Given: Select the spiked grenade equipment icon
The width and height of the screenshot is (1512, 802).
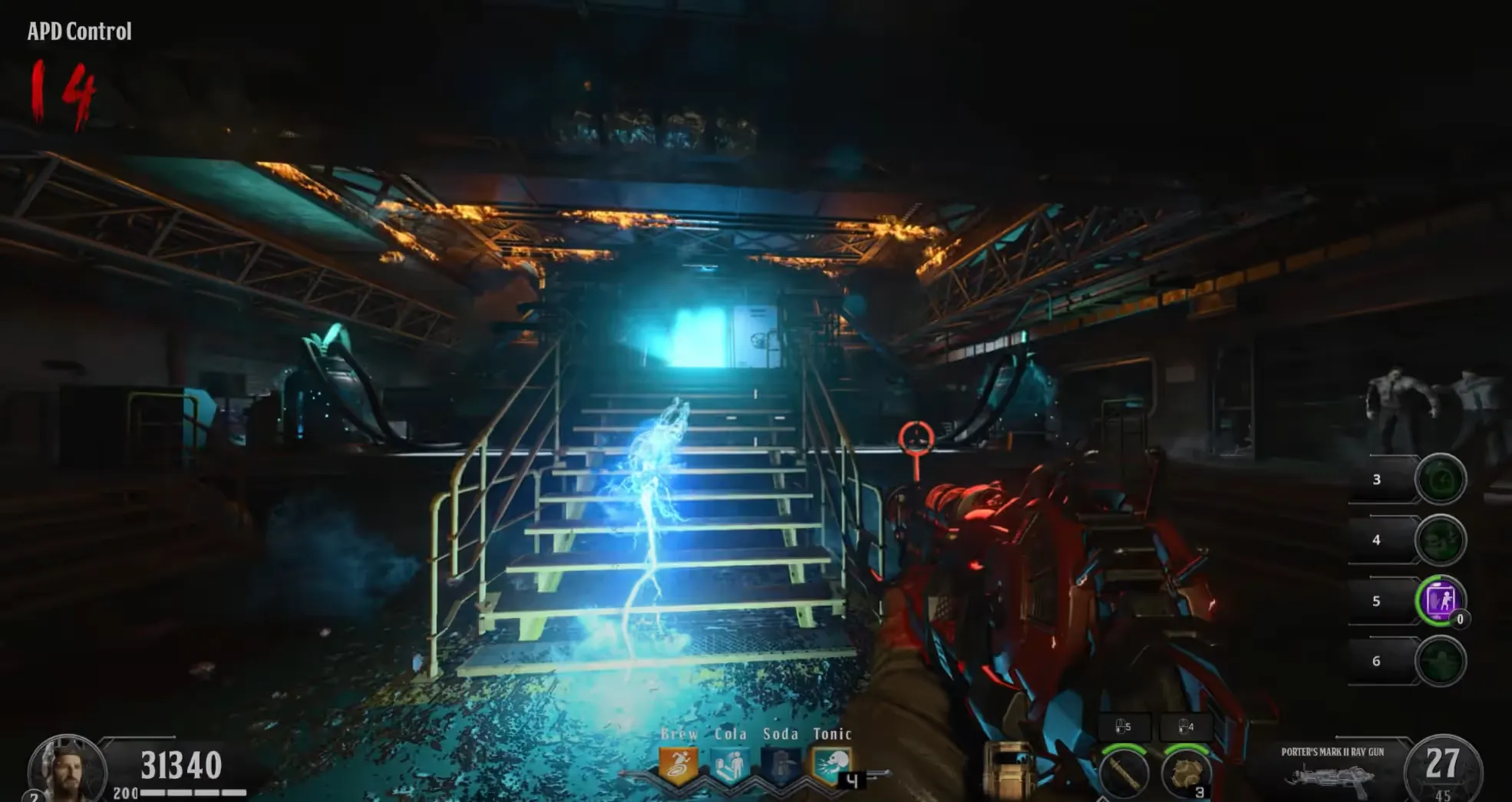Looking at the screenshot, I should click(1185, 771).
